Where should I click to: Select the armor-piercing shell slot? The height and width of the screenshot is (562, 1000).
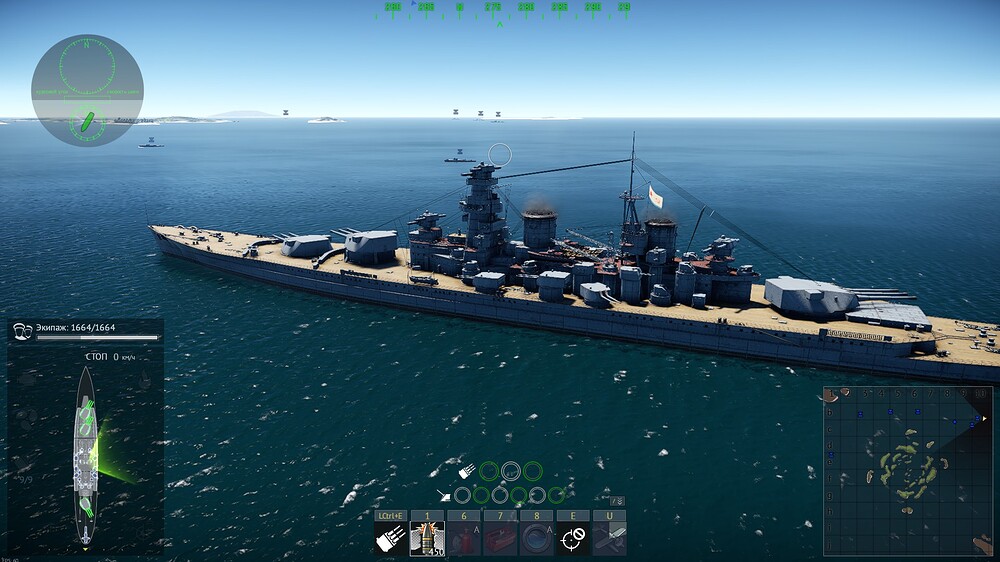(x=427, y=538)
